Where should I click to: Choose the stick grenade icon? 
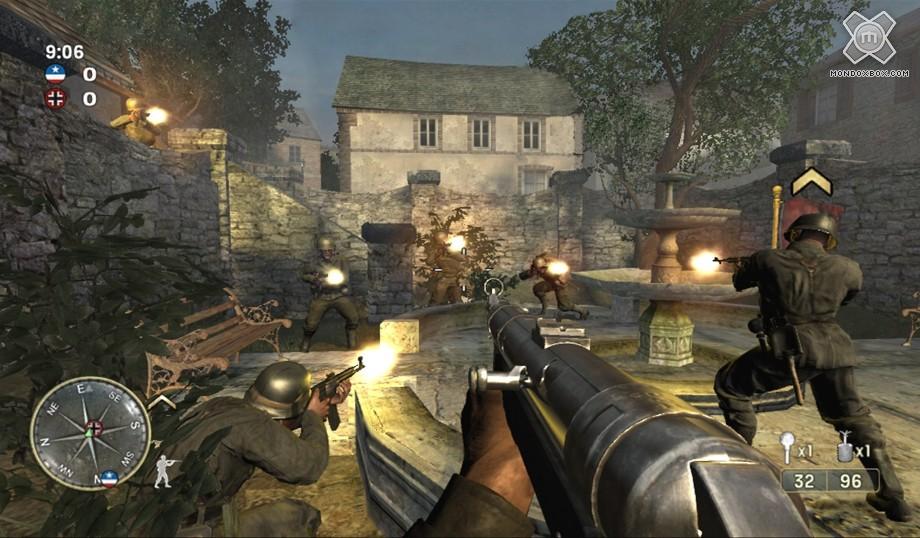(788, 446)
